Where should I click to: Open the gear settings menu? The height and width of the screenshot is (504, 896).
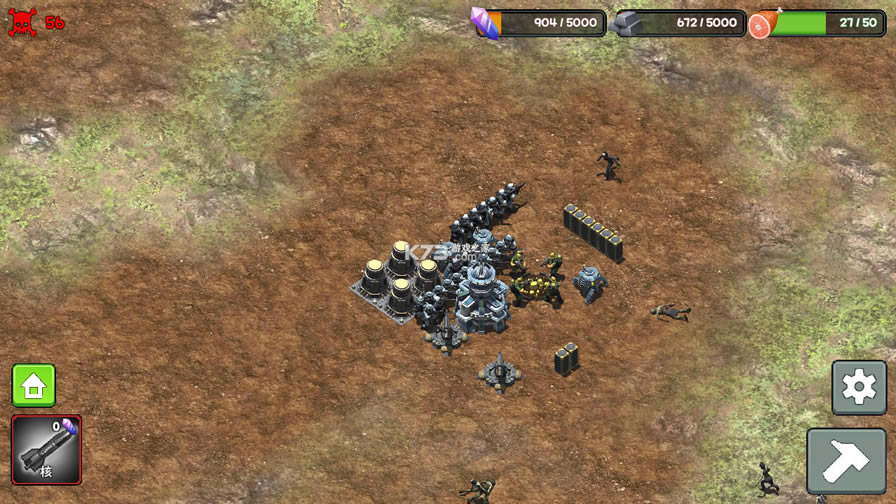[859, 387]
